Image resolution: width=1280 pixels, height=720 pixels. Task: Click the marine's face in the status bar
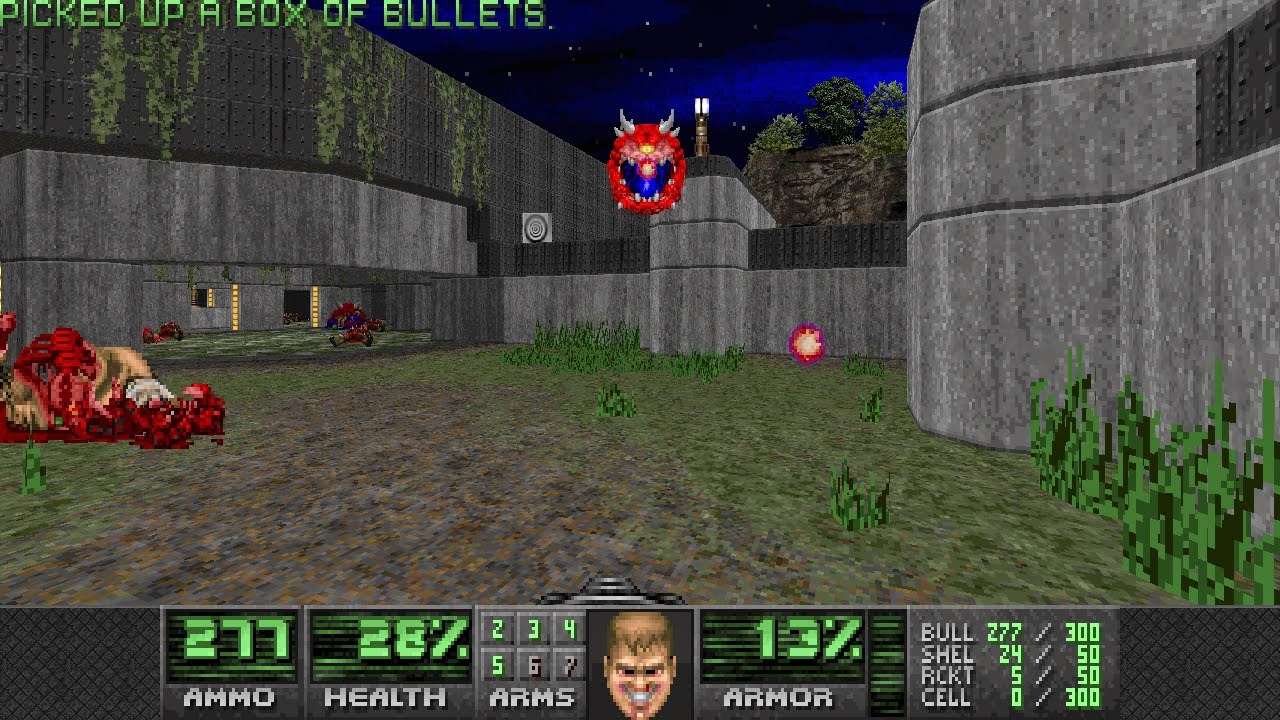pos(639,664)
